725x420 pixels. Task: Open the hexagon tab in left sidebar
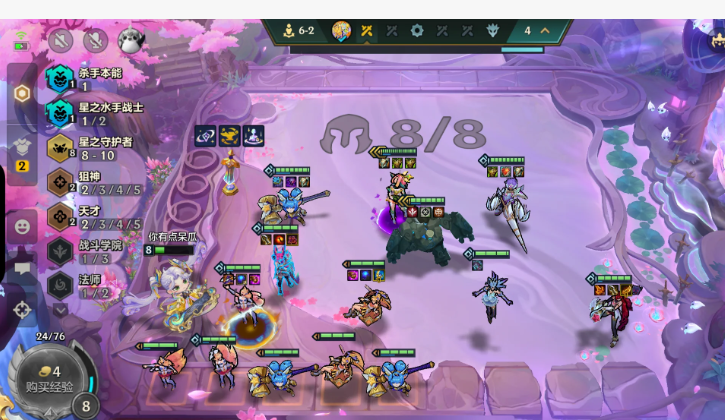pos(22,94)
